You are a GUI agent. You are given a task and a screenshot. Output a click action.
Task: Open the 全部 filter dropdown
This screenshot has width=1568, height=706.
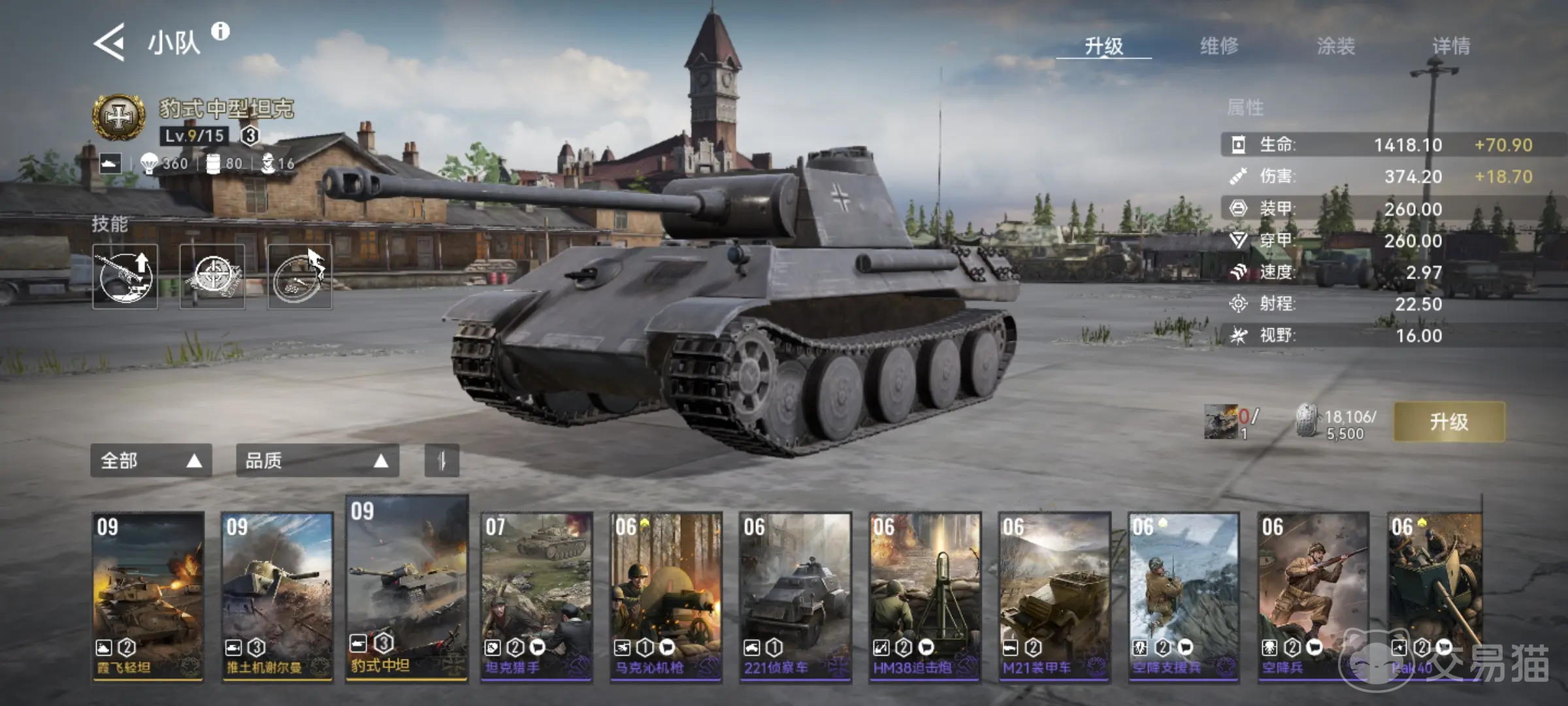click(x=151, y=461)
